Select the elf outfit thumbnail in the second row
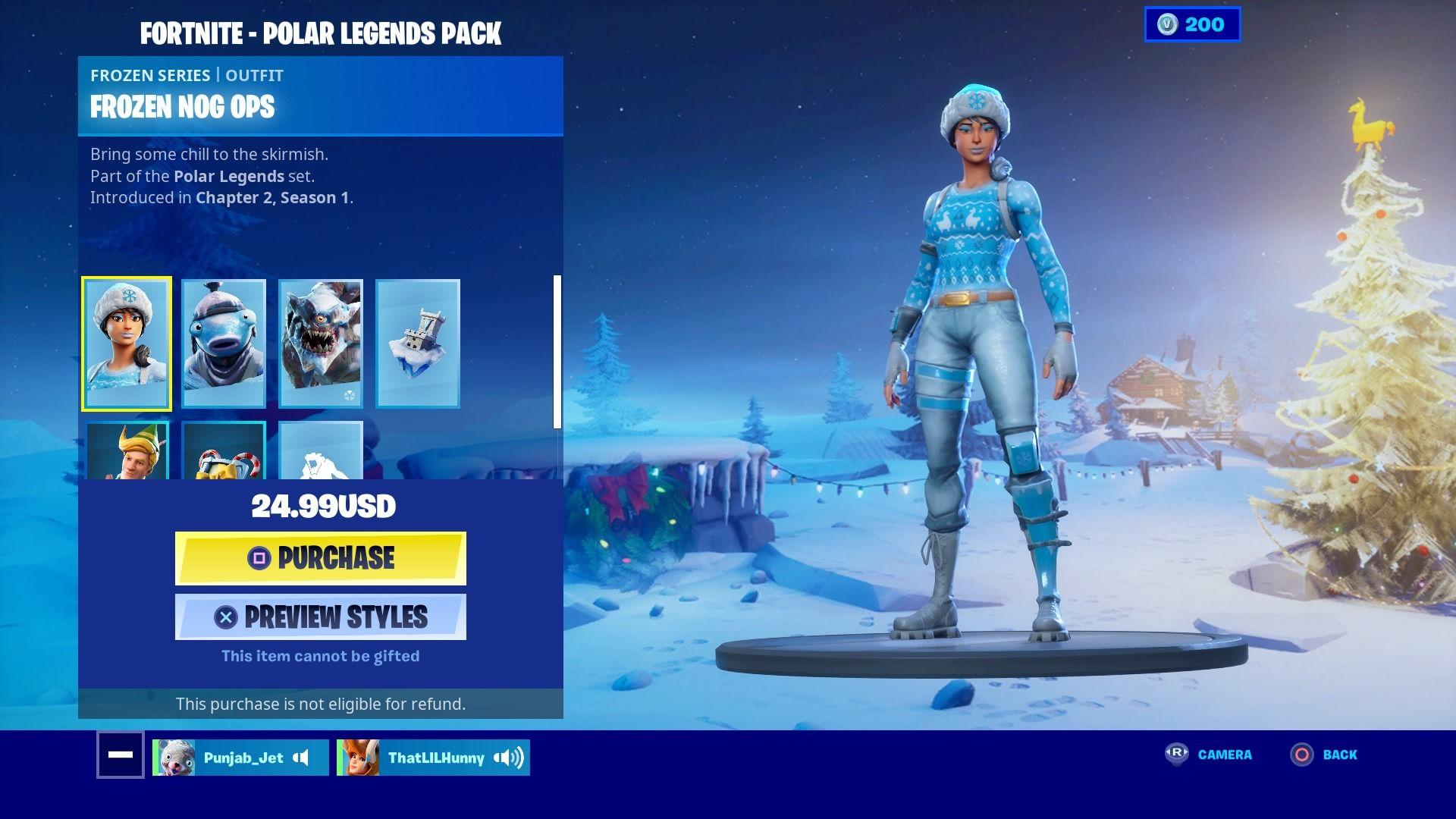 [x=126, y=455]
